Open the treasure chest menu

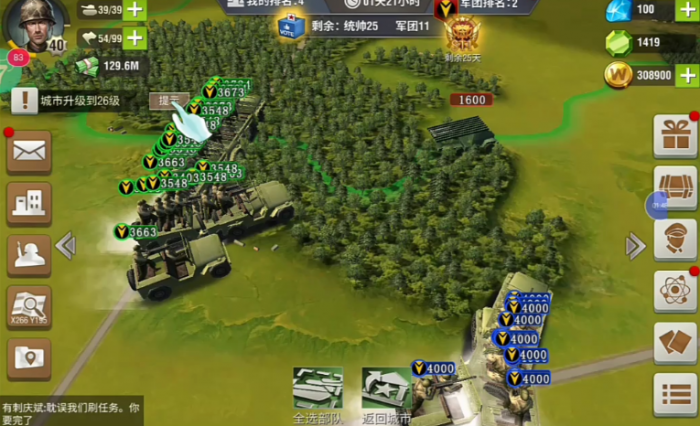tap(675, 187)
